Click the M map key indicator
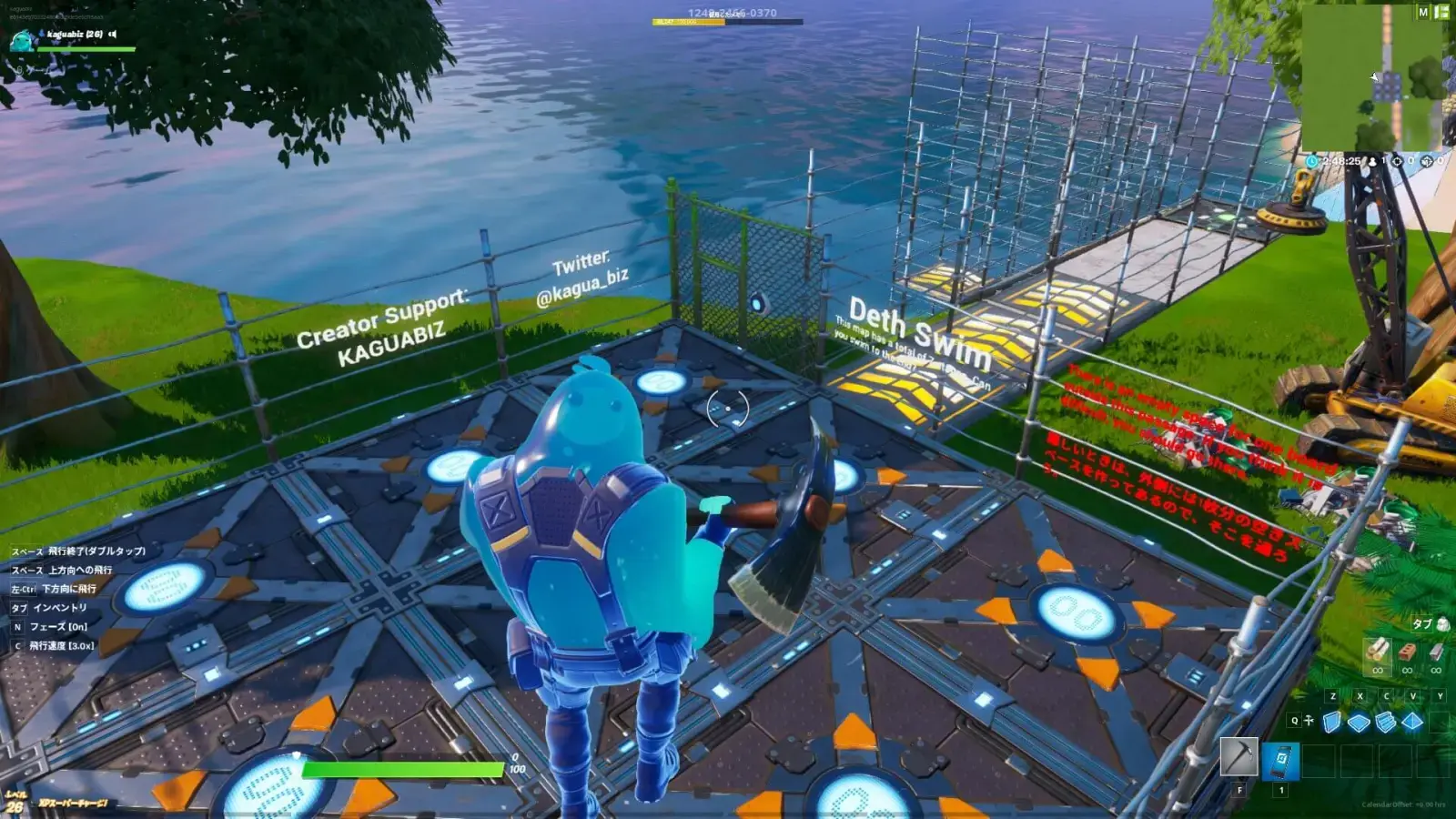This screenshot has width=1456, height=819. point(1424,14)
